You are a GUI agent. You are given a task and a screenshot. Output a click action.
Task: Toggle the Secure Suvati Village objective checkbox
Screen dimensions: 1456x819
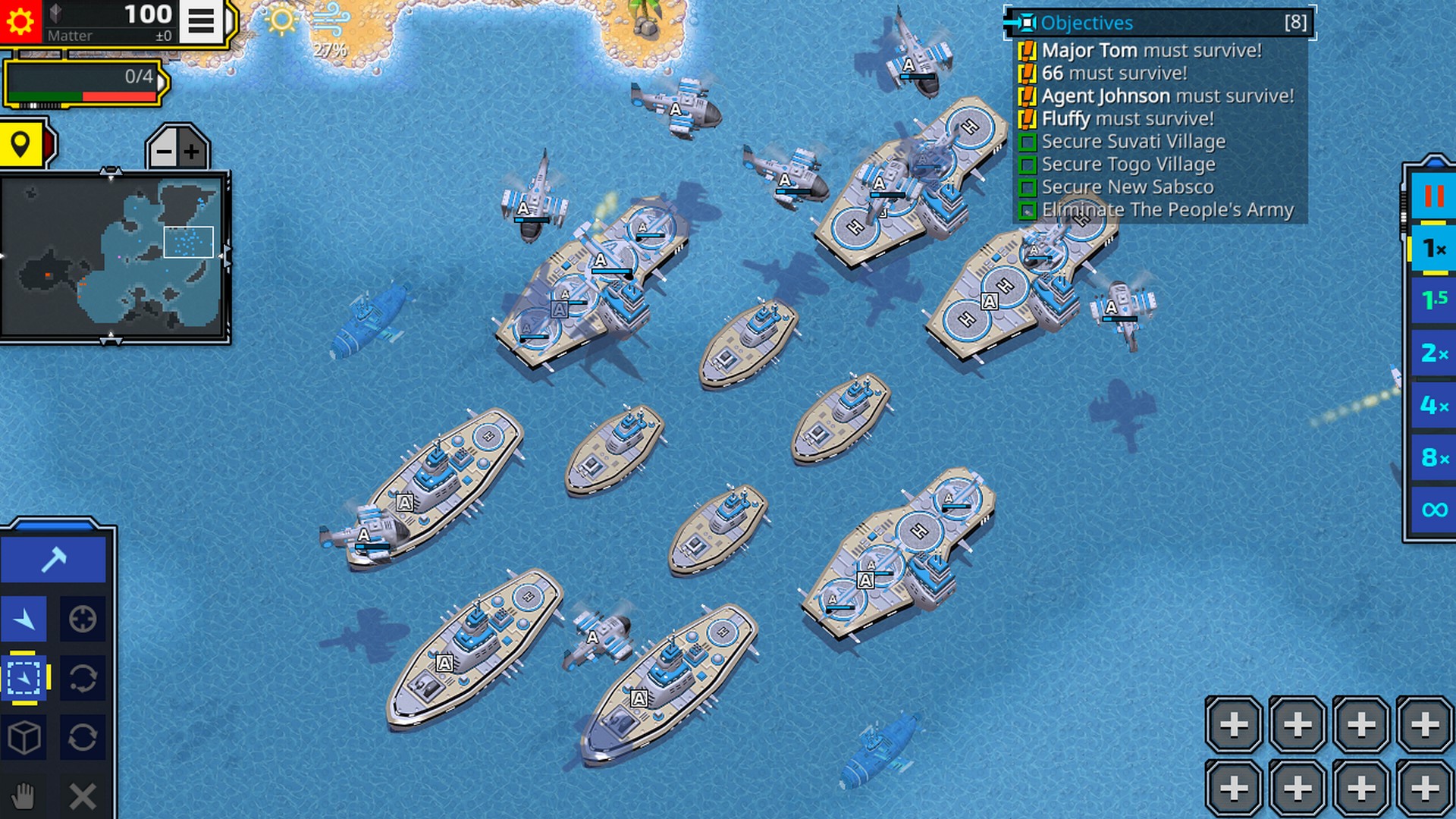point(1028,141)
